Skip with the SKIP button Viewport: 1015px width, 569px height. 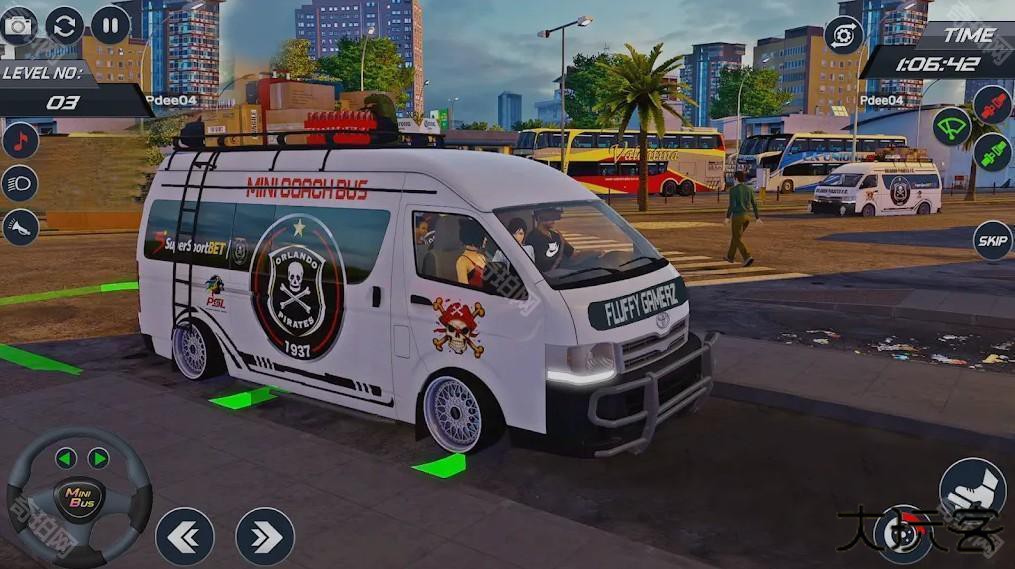(992, 240)
